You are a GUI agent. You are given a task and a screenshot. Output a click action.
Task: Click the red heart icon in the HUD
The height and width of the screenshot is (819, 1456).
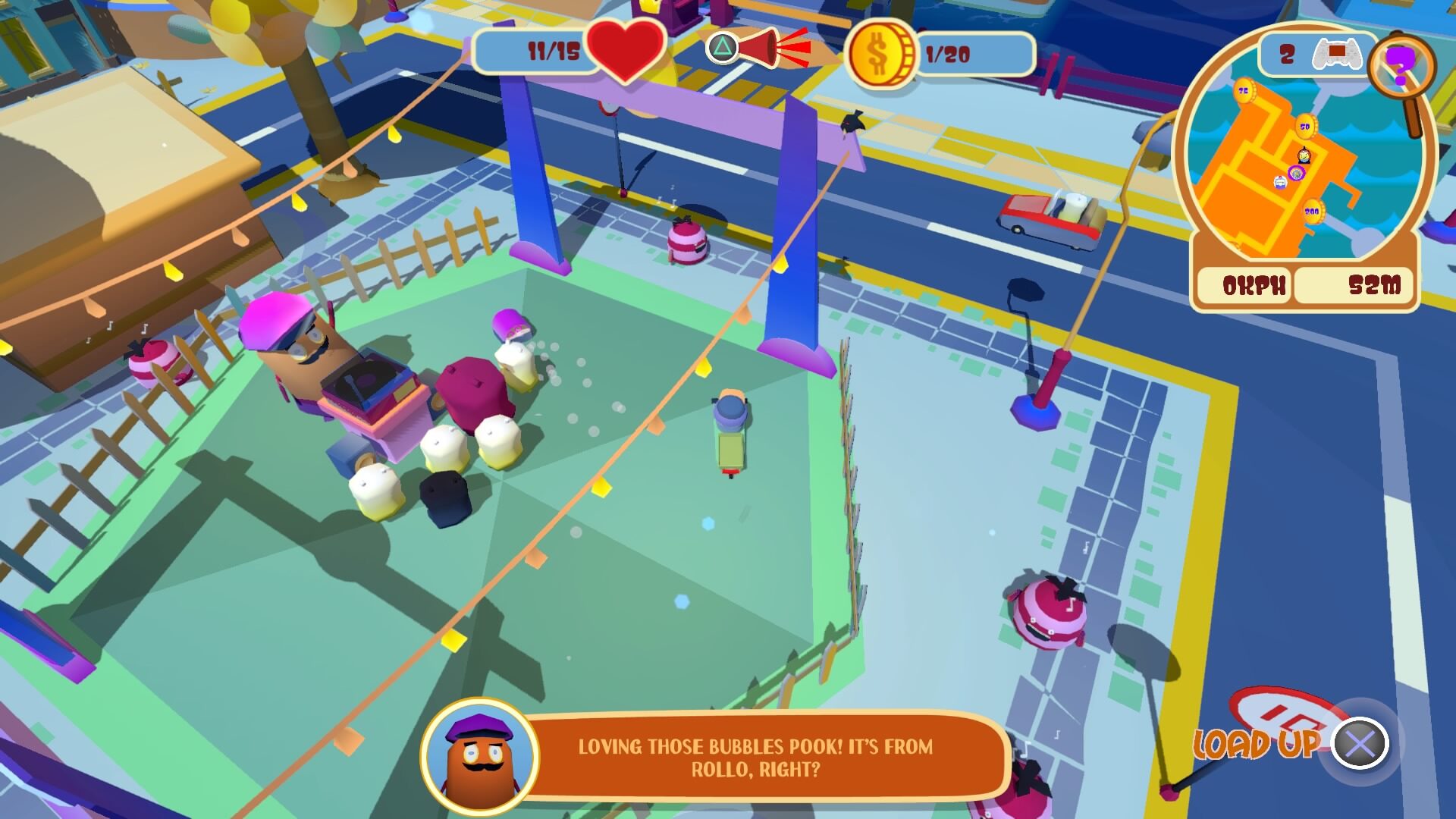[x=625, y=52]
